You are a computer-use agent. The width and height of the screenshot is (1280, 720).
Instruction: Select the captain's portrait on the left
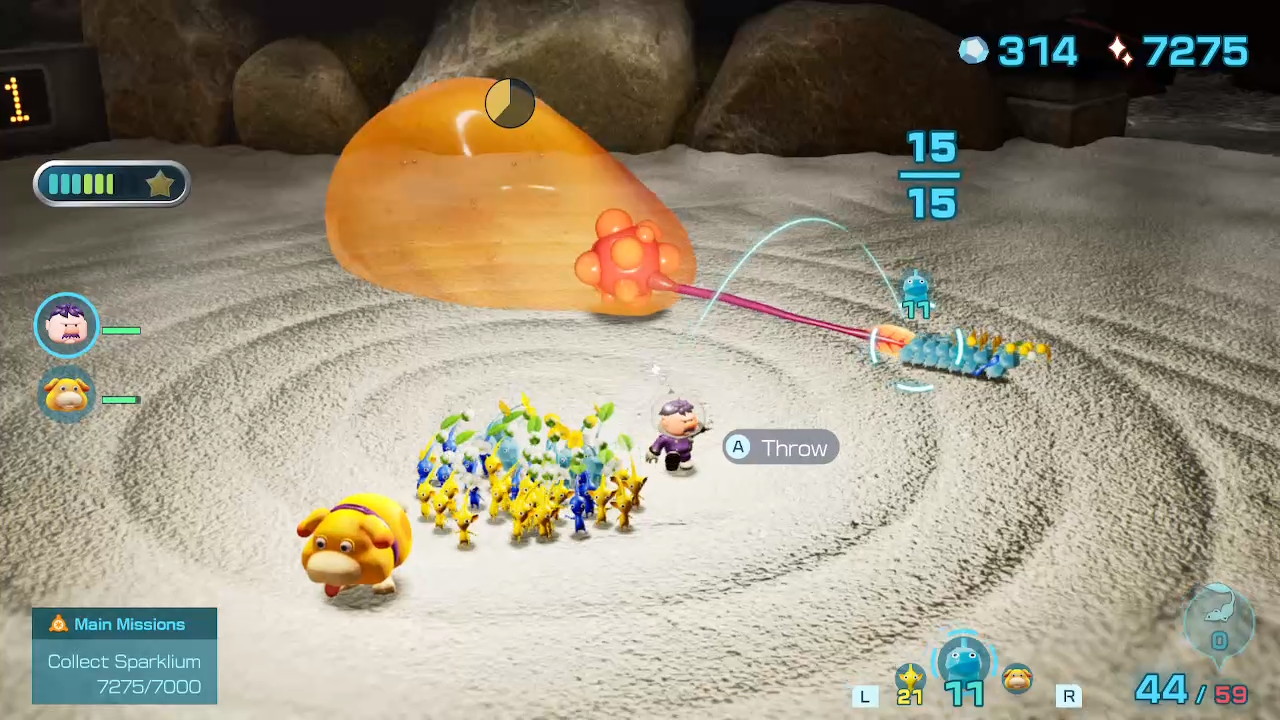(66, 325)
